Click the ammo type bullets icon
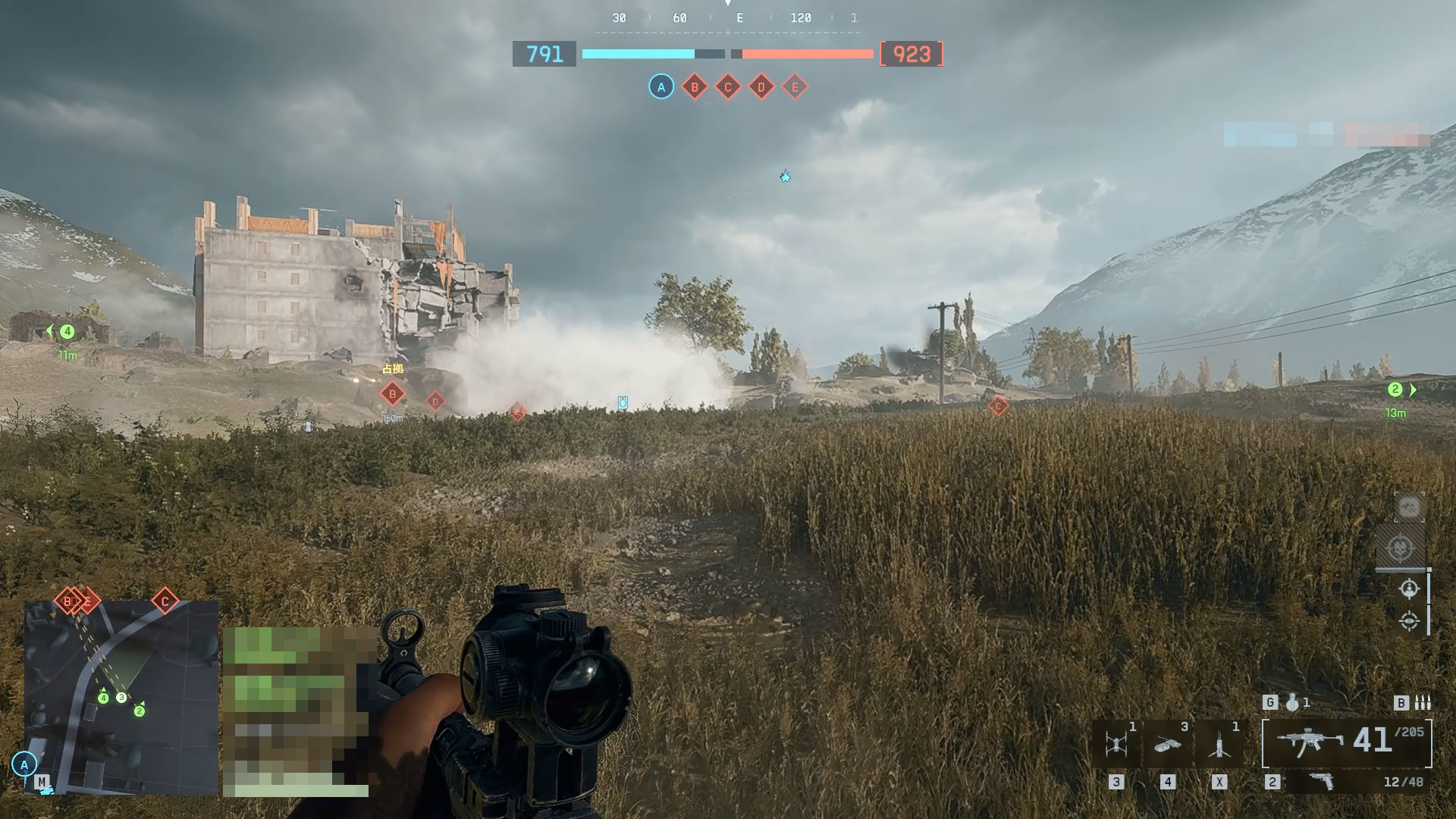1456x819 pixels. coord(1423,703)
